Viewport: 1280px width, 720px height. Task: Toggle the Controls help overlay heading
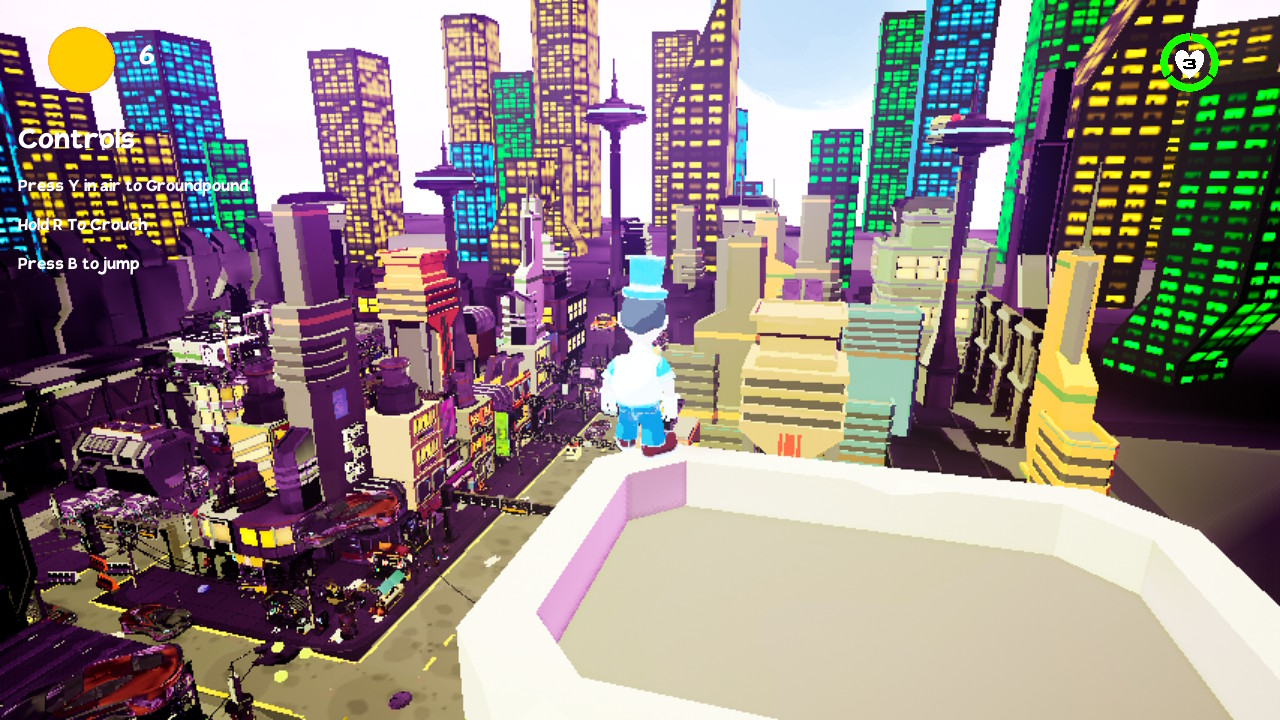pyautogui.click(x=75, y=139)
